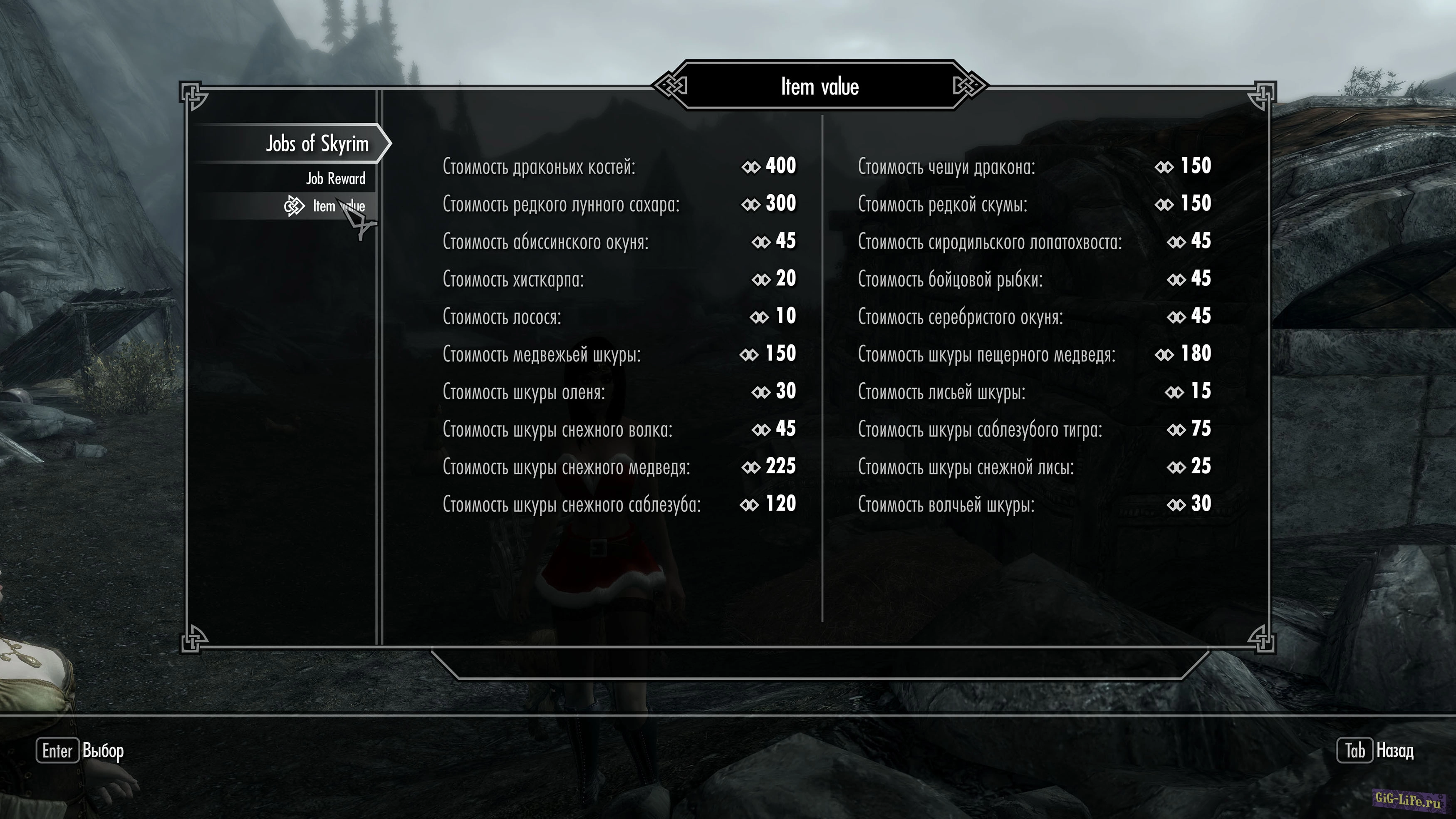Select the histcarp cost setting
Screen dimensions: 1456x819
click(x=619, y=279)
